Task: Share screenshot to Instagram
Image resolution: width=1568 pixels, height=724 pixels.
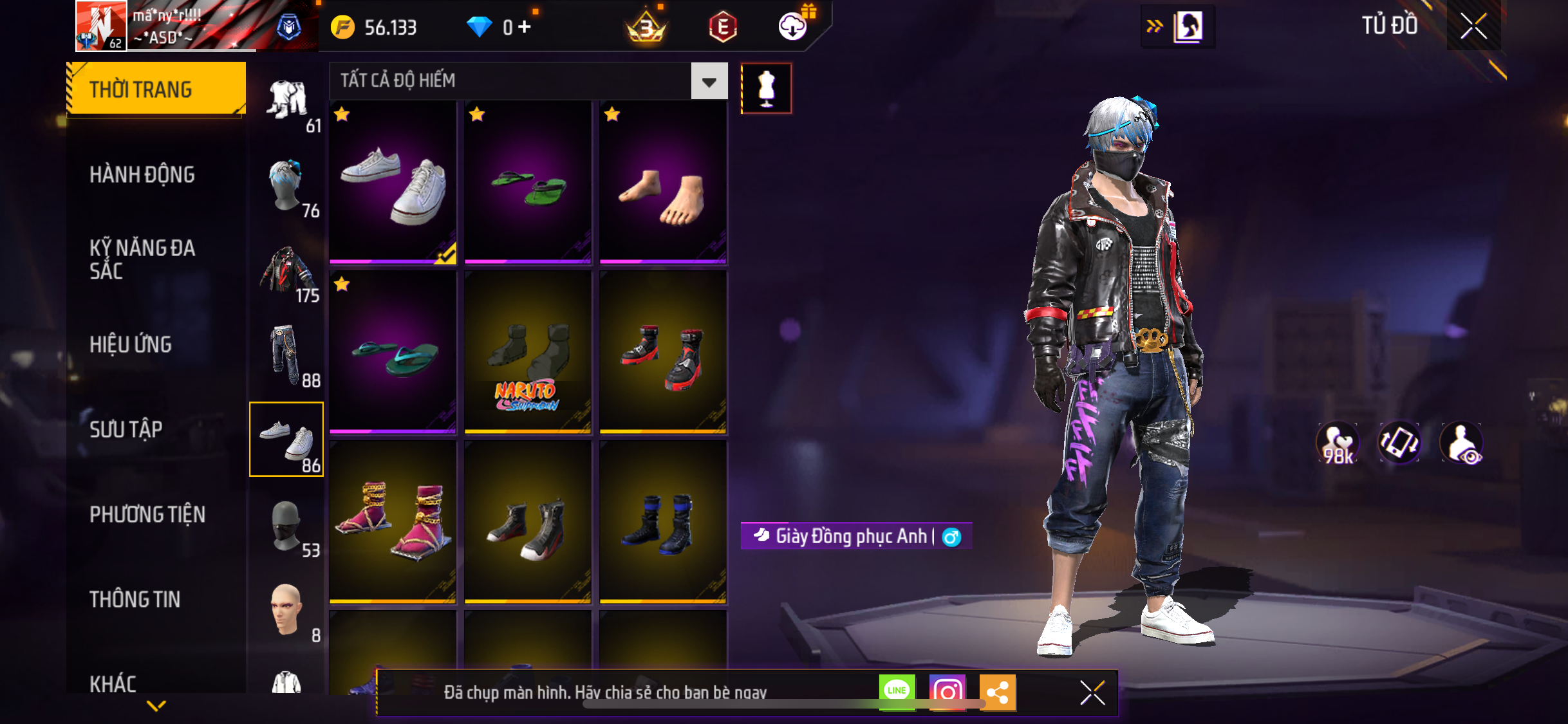Action: click(947, 692)
